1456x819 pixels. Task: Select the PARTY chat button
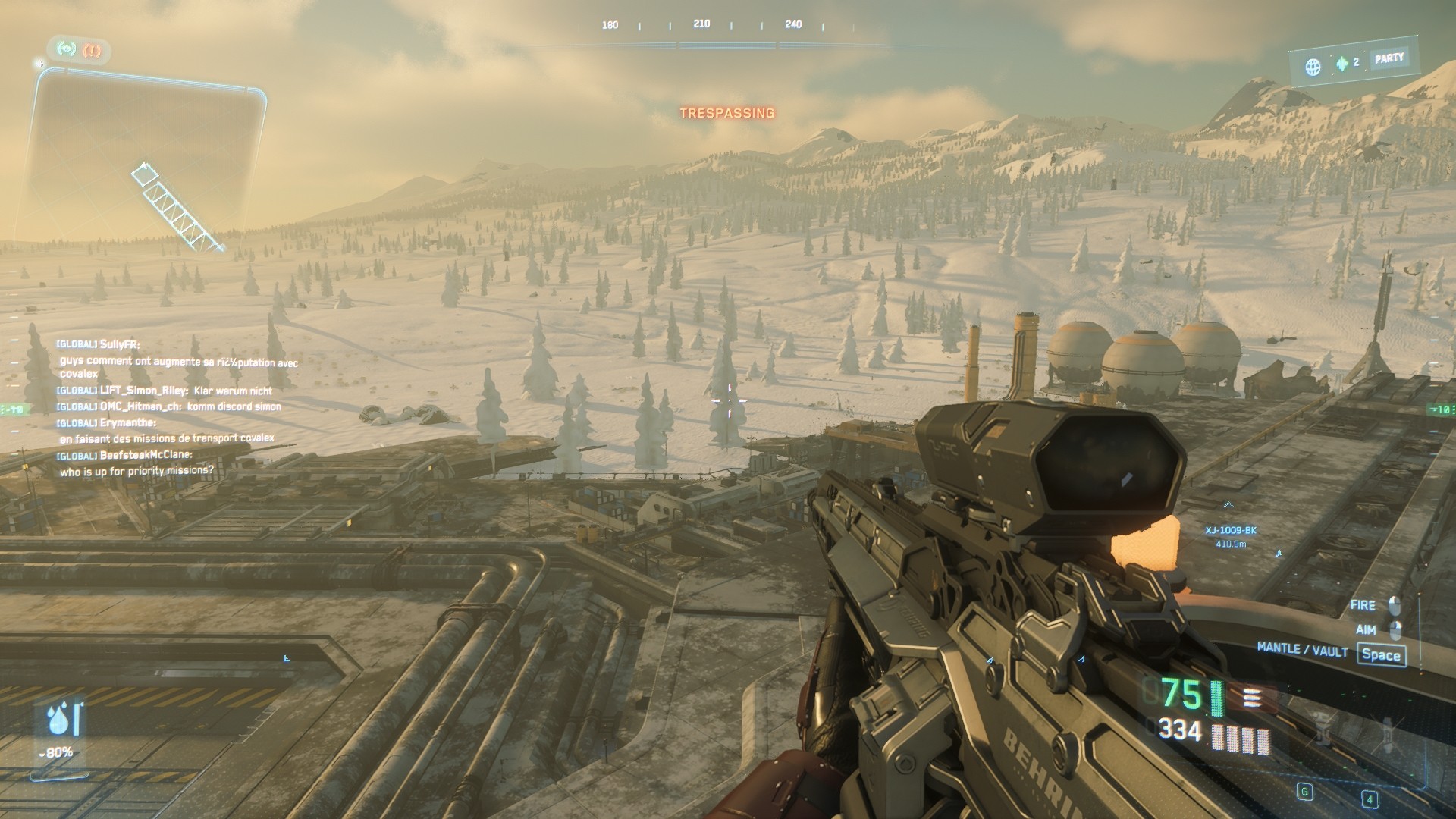1389,58
